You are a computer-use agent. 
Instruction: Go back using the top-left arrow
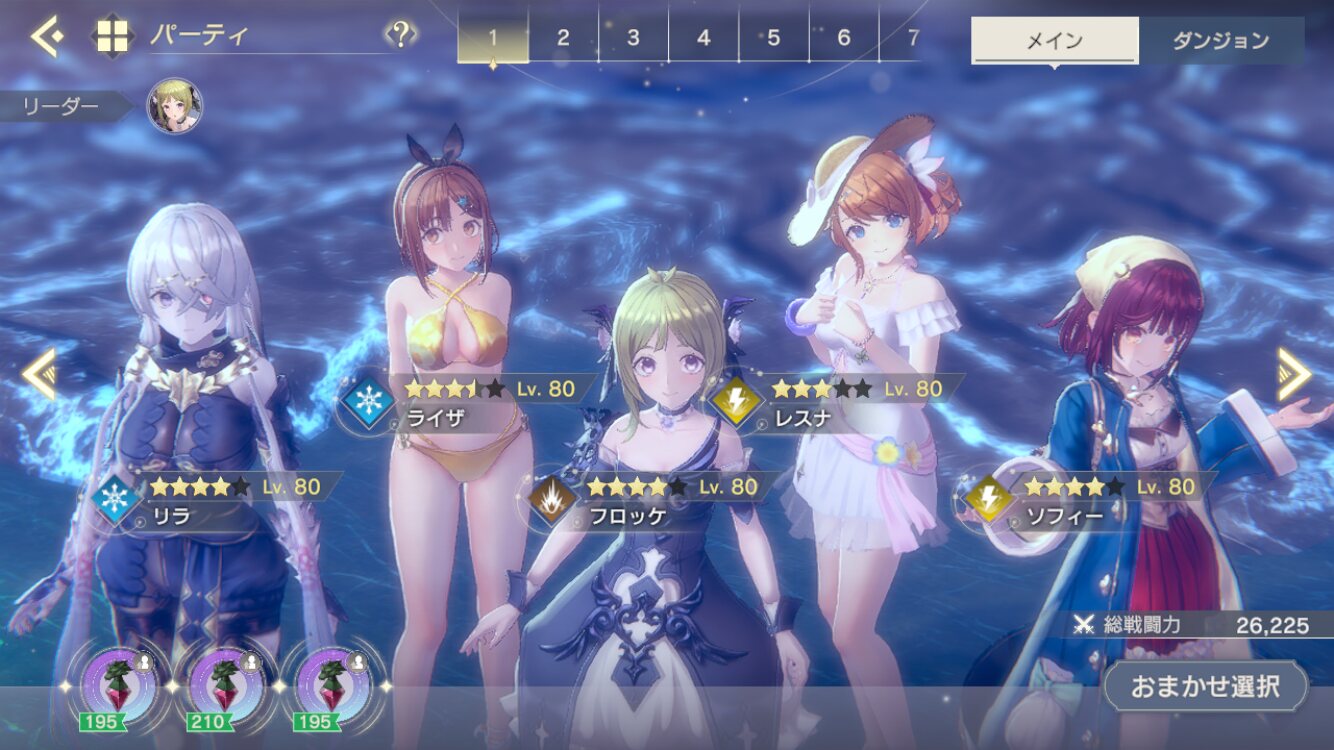(46, 36)
